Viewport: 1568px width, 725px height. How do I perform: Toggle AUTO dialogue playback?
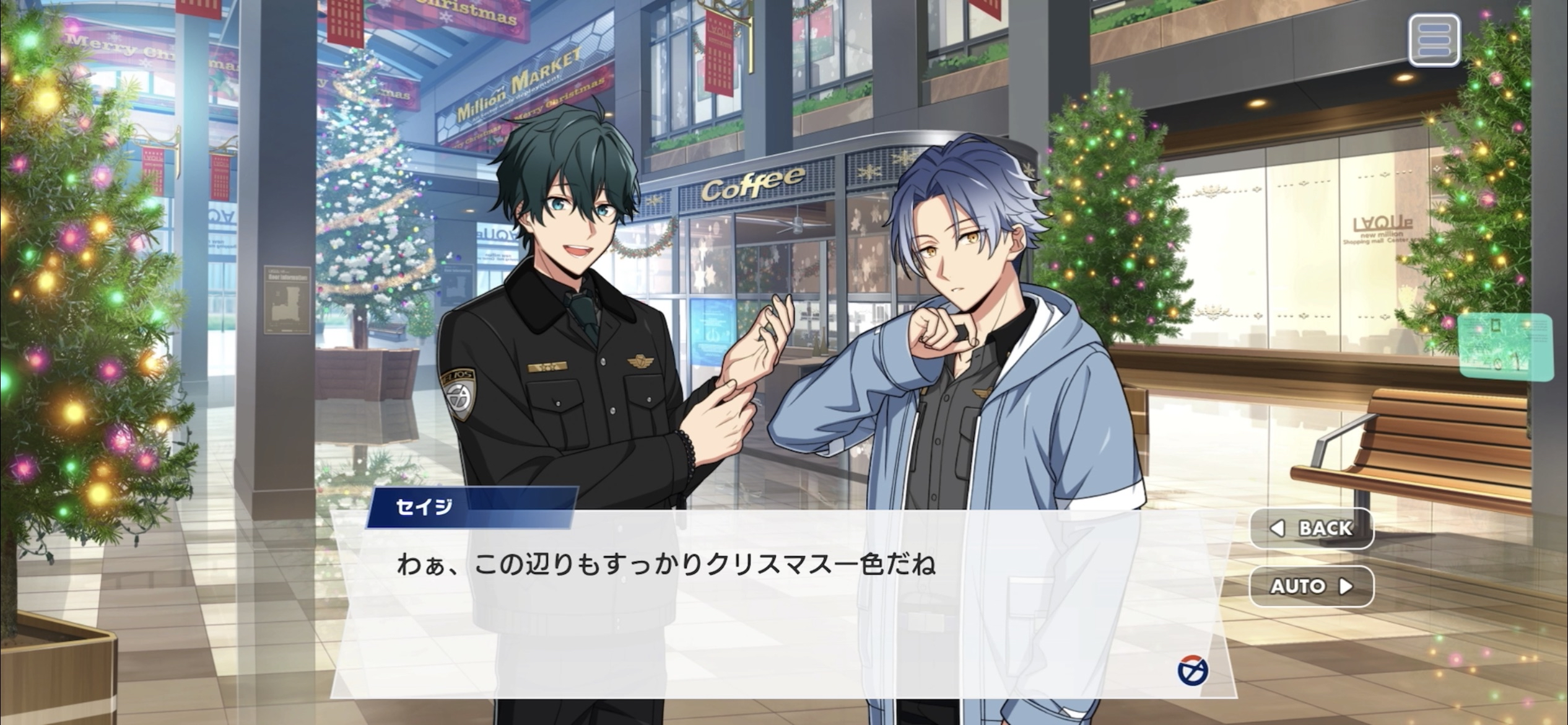coord(1312,586)
